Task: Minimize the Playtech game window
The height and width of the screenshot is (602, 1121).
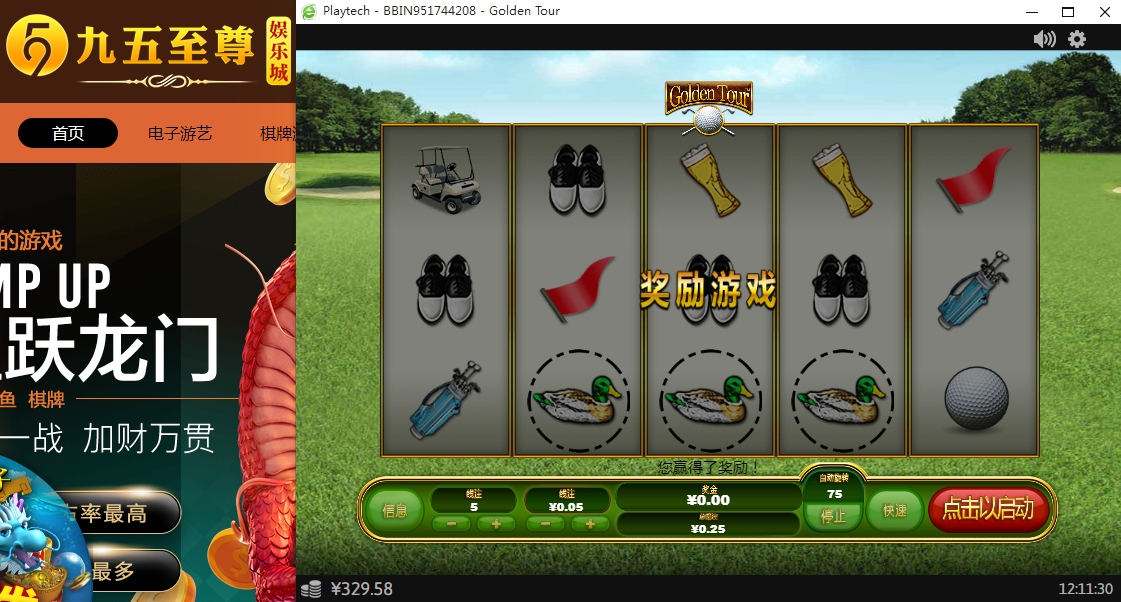Action: point(1031,11)
